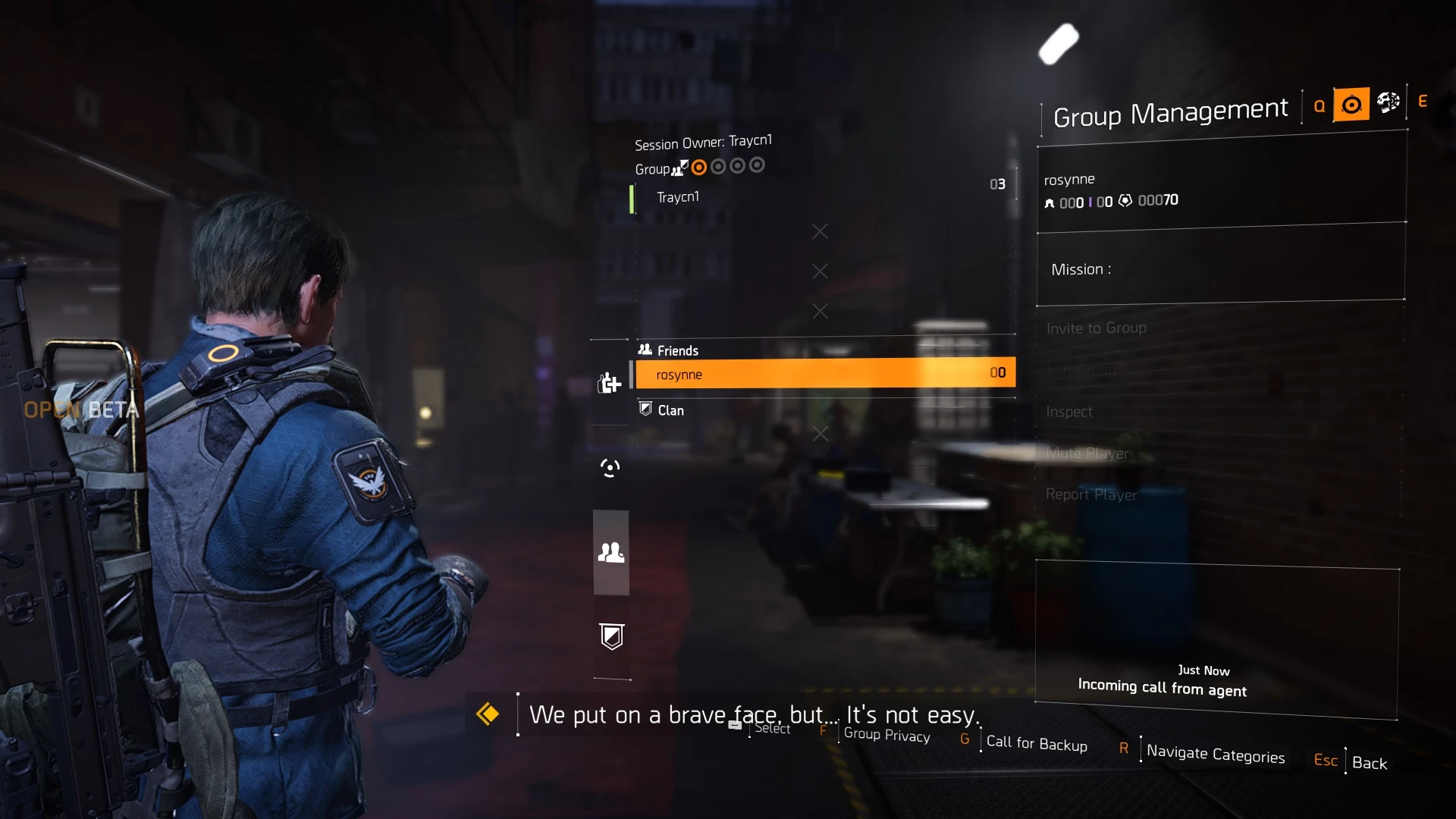
Task: Select the orange PvE target icon
Action: coord(1352,105)
